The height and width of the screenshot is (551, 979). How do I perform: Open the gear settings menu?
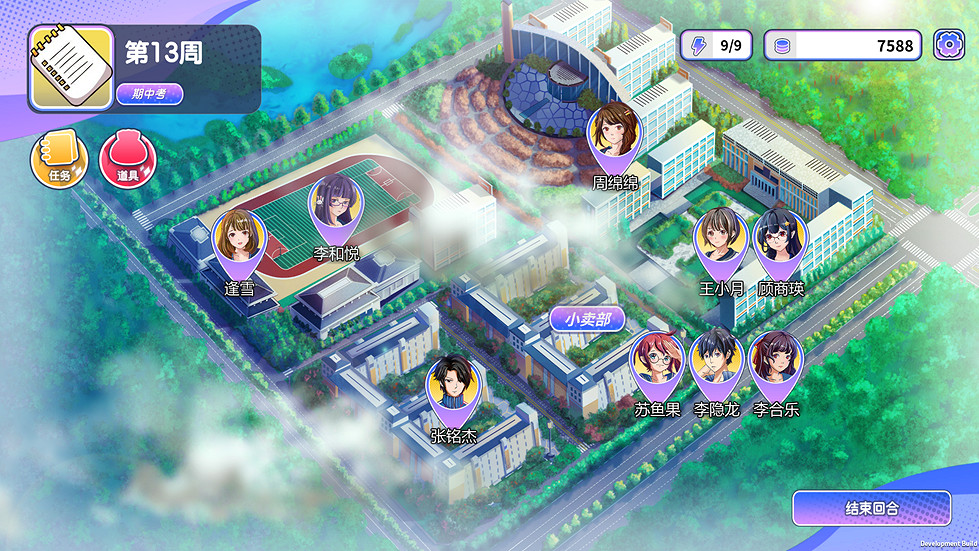pos(949,45)
